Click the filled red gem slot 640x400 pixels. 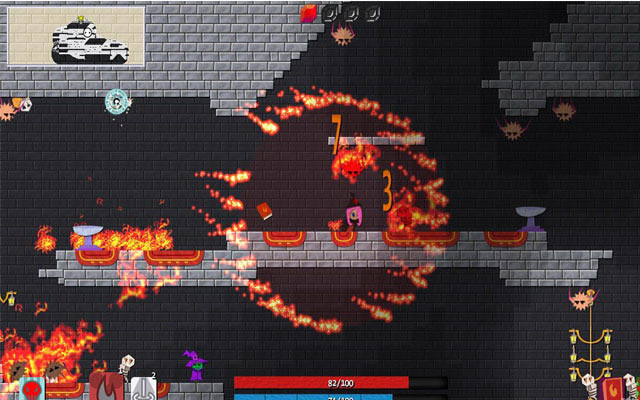(x=309, y=13)
